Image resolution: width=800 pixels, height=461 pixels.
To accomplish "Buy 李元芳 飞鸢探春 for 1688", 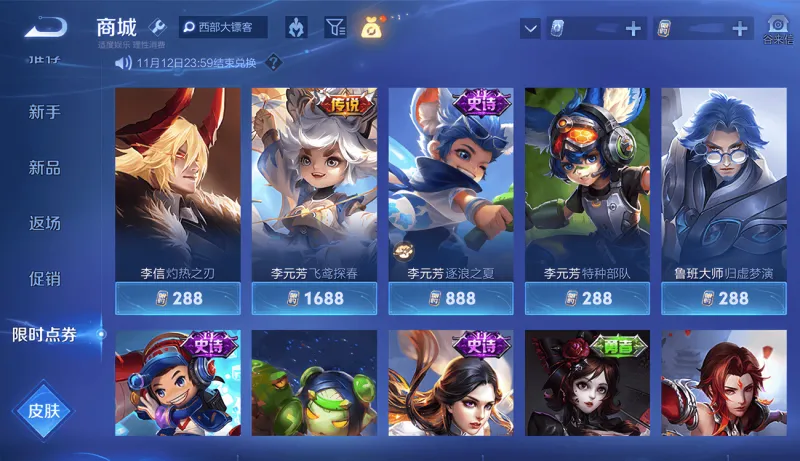I will click(x=314, y=298).
